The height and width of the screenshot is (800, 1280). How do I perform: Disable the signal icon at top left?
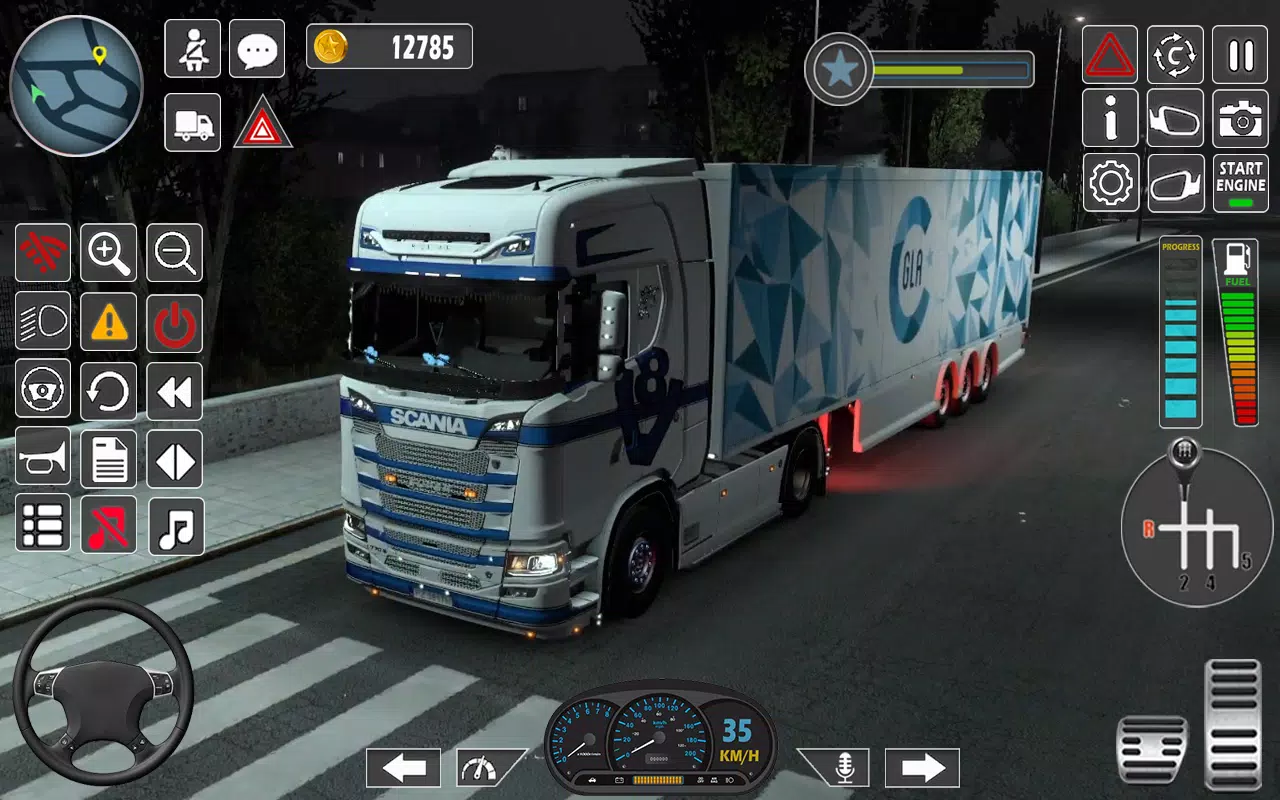point(43,253)
